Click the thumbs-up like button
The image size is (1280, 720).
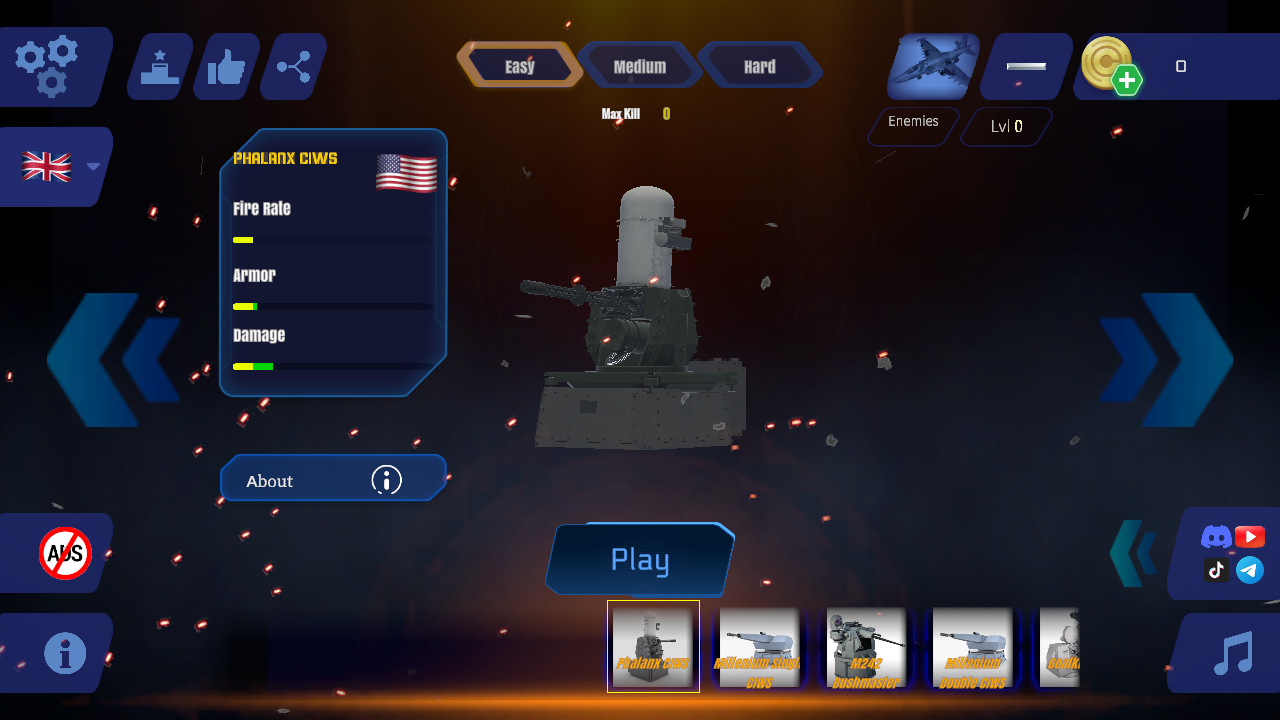coord(226,67)
